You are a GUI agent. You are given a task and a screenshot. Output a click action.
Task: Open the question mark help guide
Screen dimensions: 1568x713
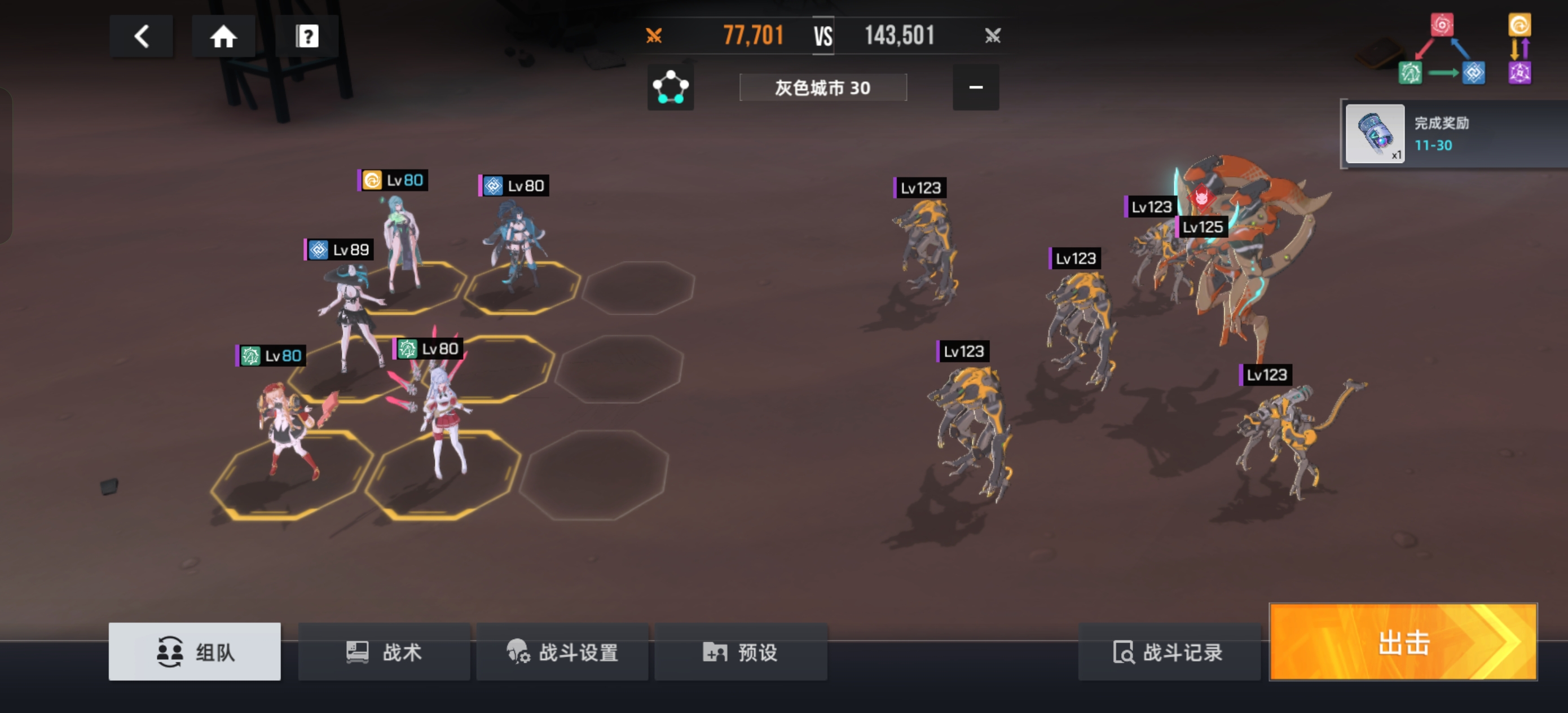(x=307, y=37)
